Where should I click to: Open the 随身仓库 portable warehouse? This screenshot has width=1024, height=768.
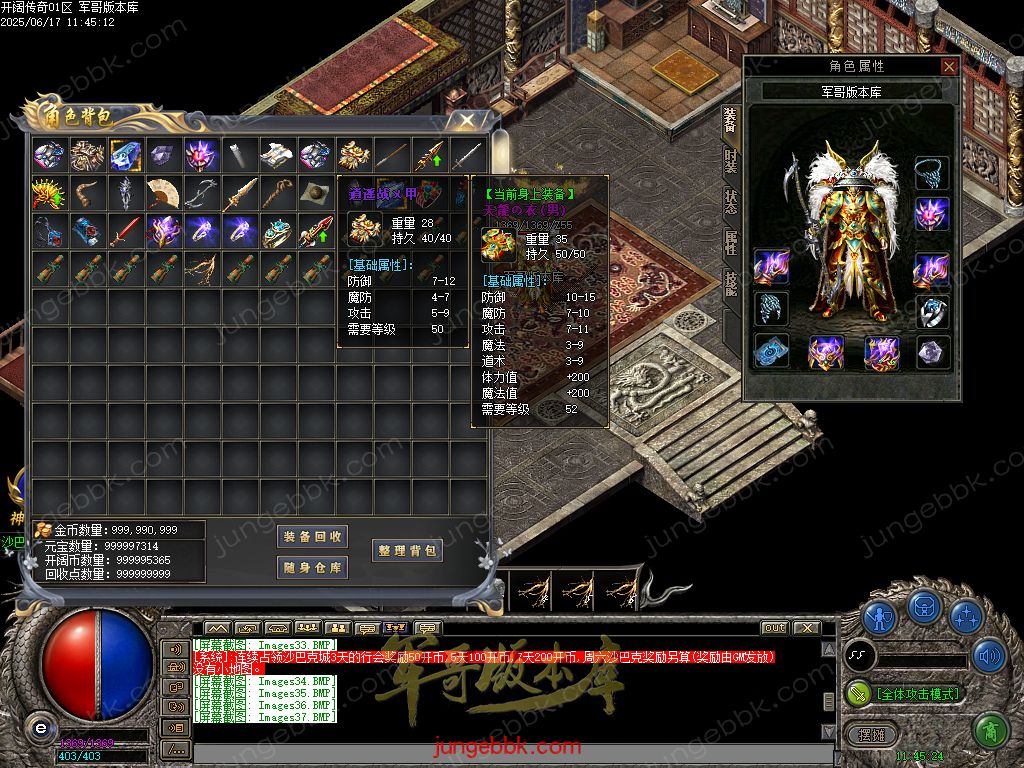[312, 568]
